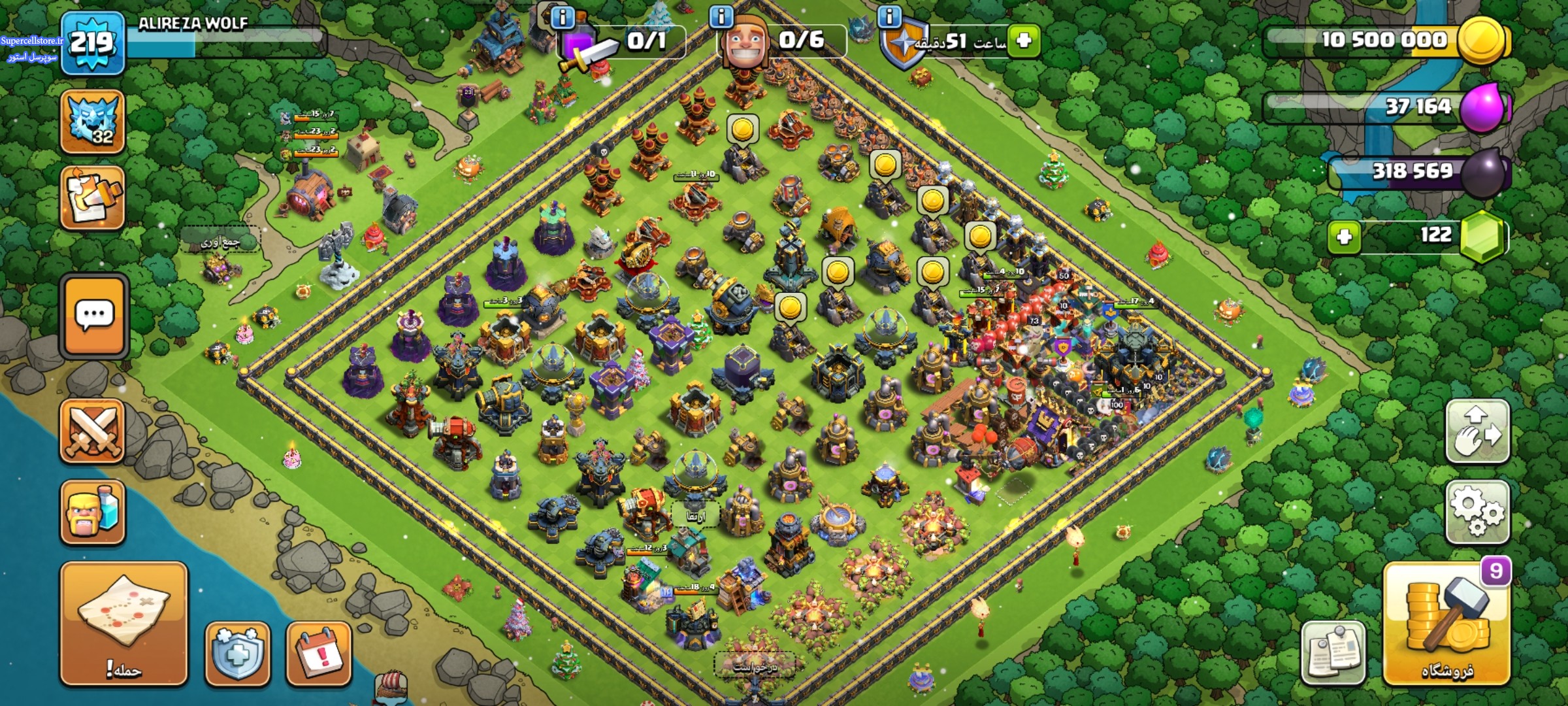
Task: Open the Legend League trophy badge
Action: click(92, 122)
